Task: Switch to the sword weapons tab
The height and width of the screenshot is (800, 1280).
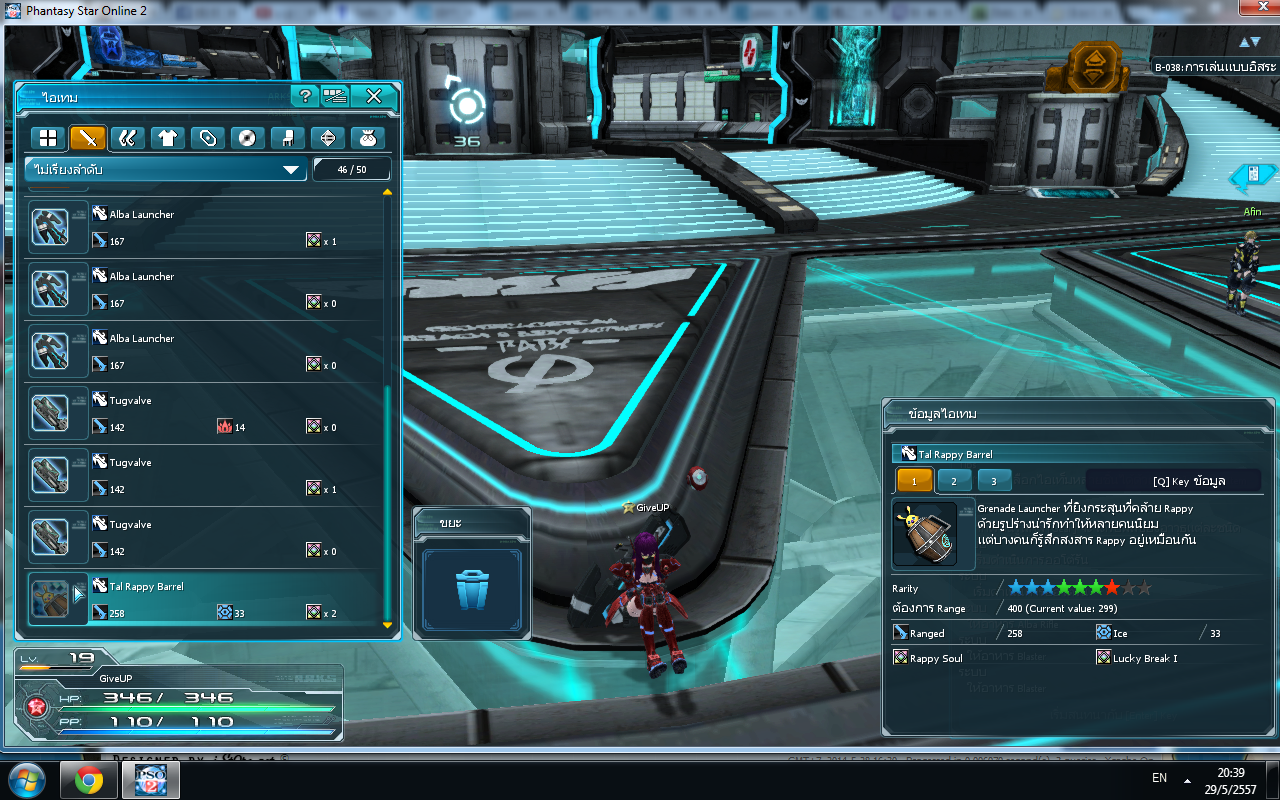Action: tap(88, 138)
